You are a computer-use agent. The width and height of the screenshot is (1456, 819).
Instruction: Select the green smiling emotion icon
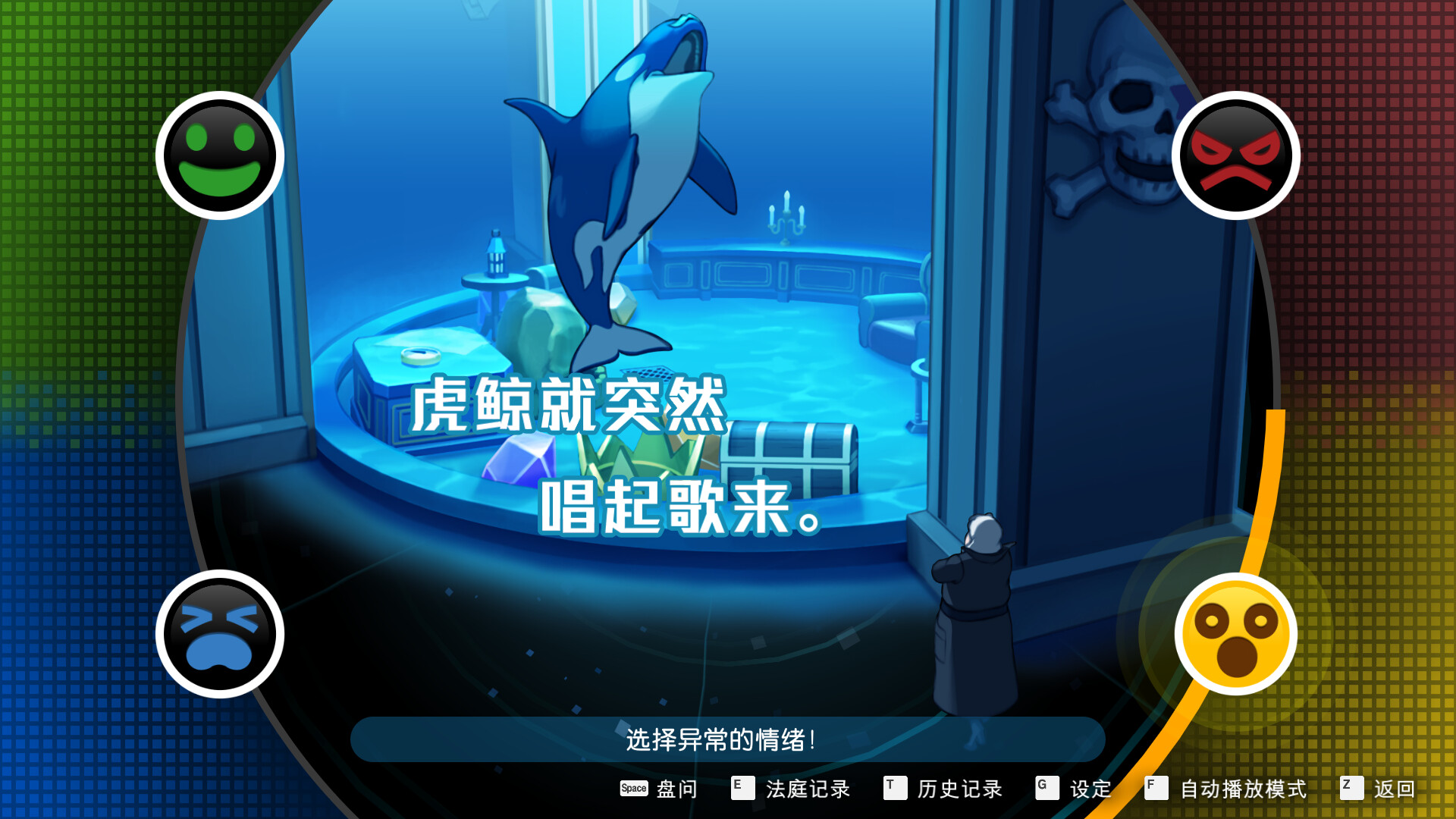(220, 154)
